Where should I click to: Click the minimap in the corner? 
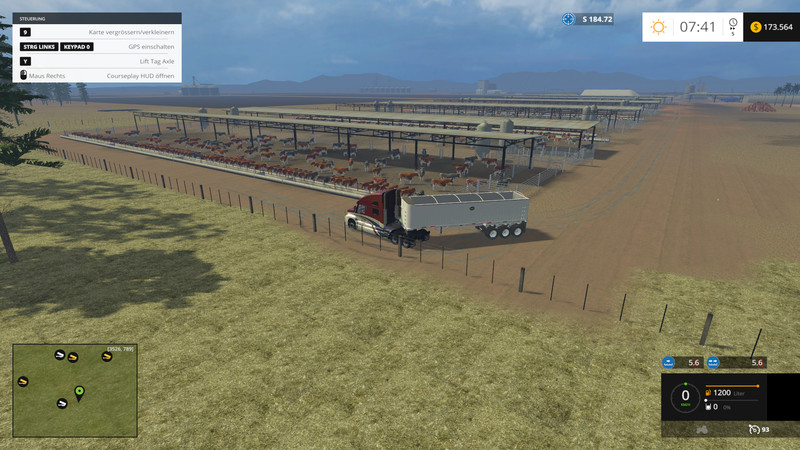75,391
